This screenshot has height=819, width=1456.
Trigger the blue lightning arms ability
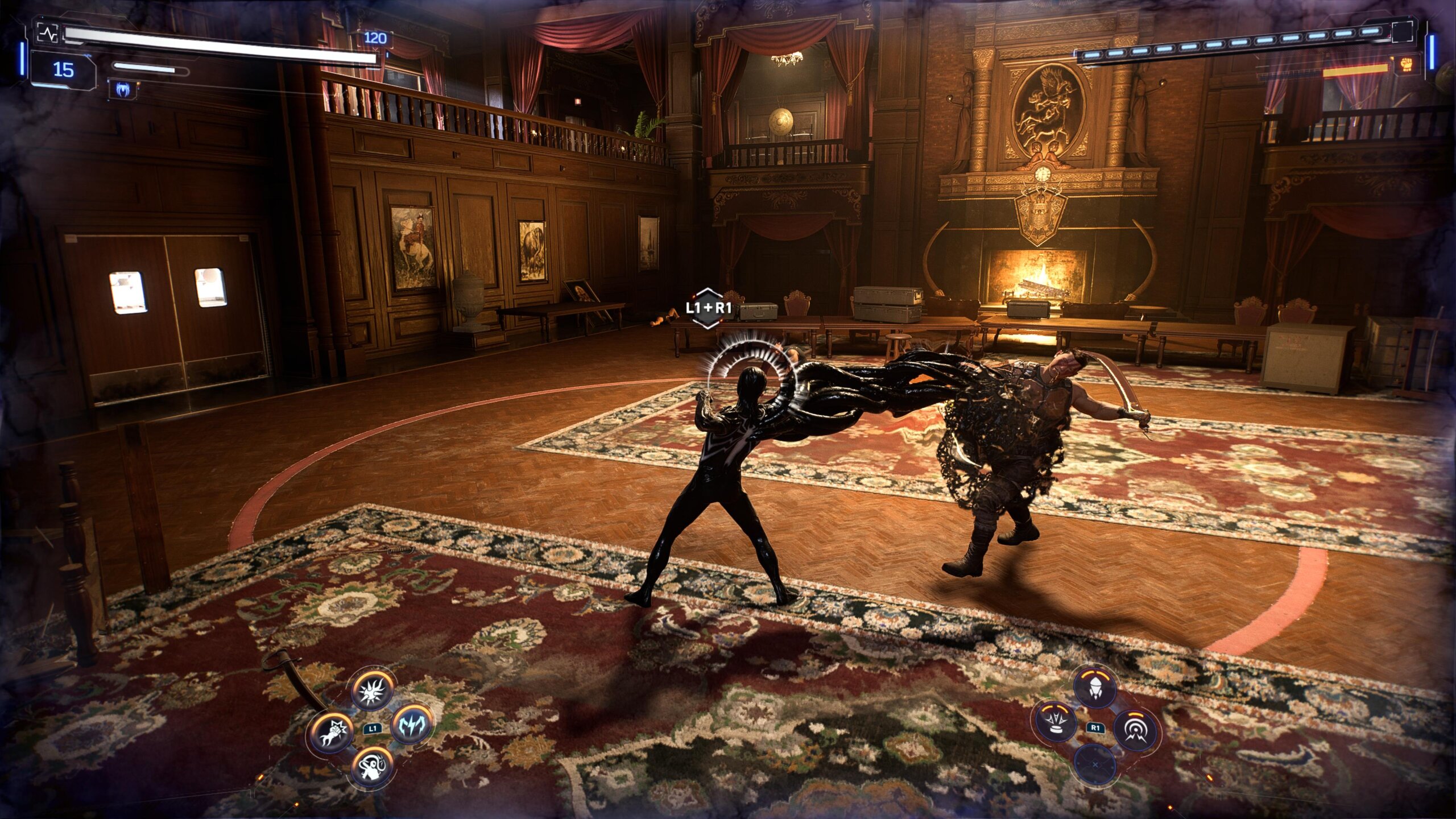tap(412, 724)
